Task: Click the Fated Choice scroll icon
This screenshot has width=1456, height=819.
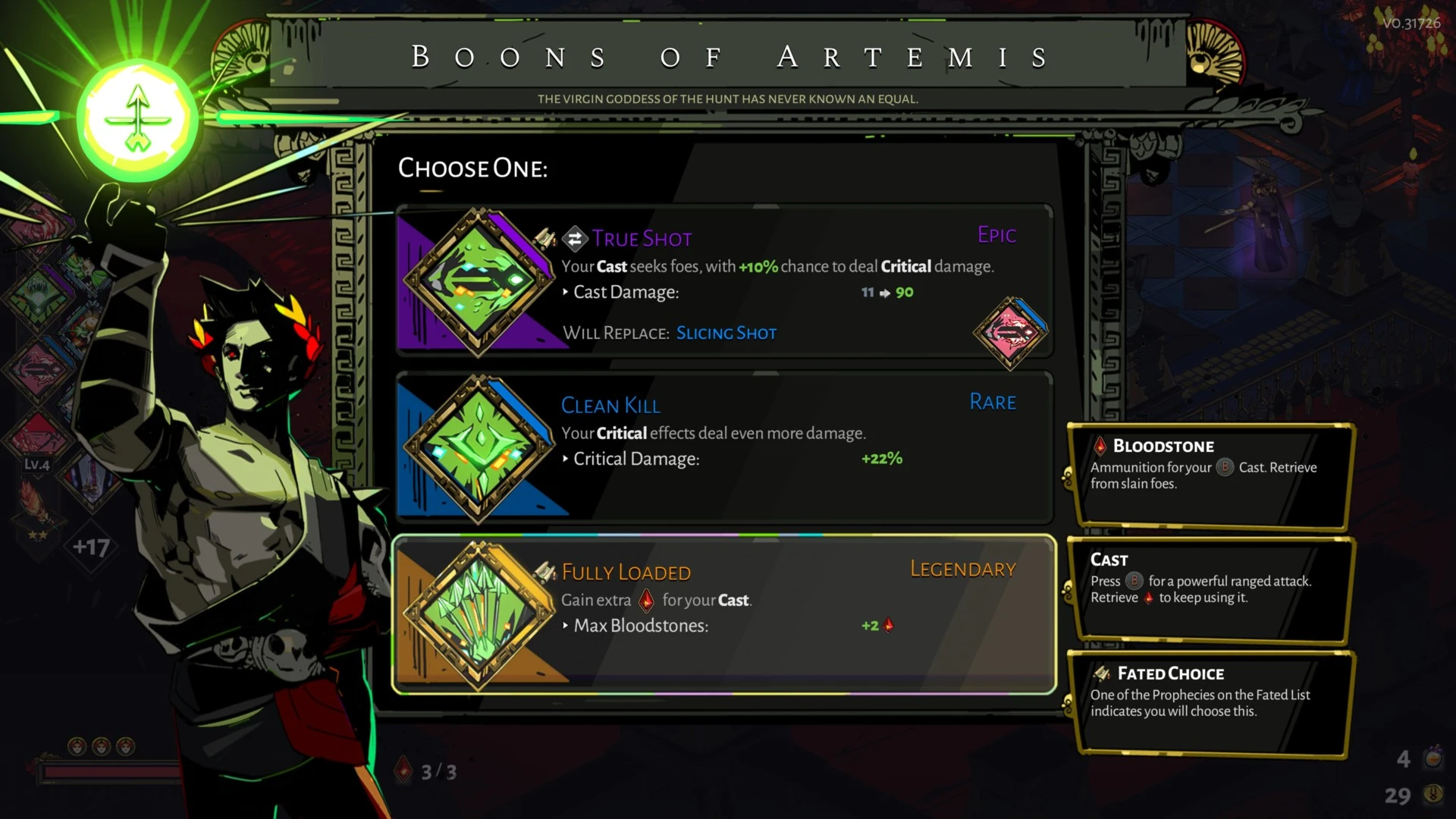Action: [x=1101, y=673]
